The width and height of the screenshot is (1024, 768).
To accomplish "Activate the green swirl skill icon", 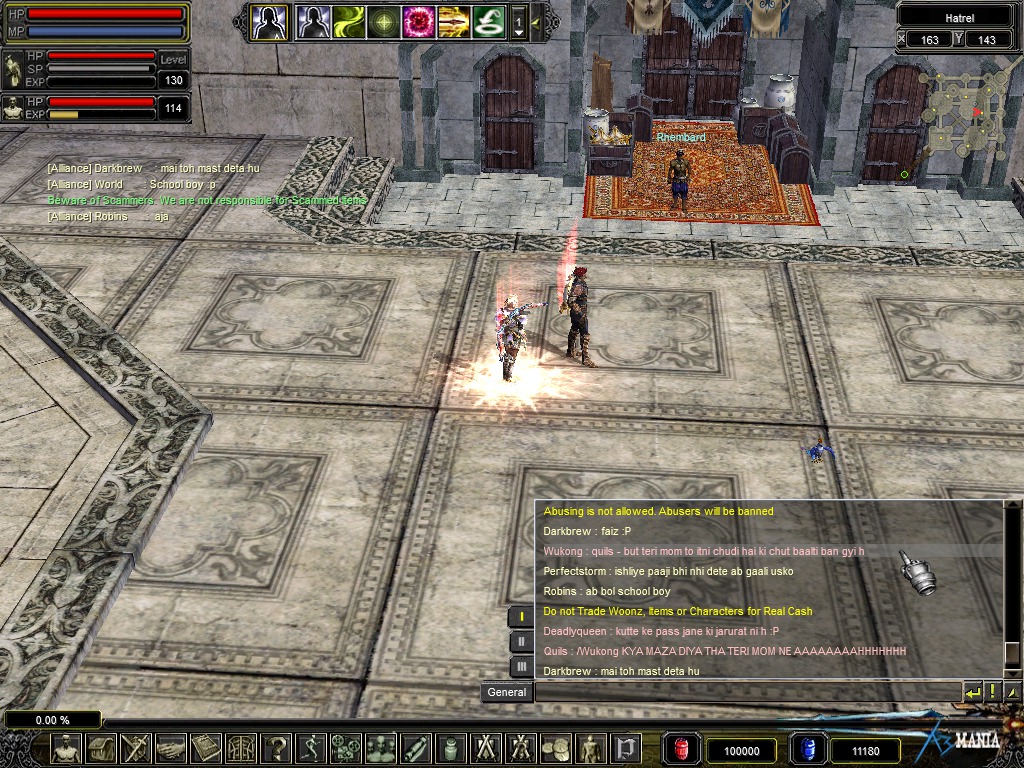I will tap(349, 22).
